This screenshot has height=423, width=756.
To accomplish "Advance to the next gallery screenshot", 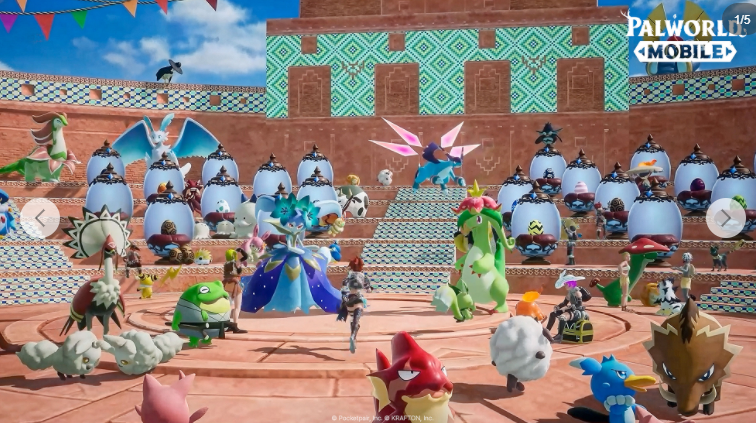I will pos(725,218).
